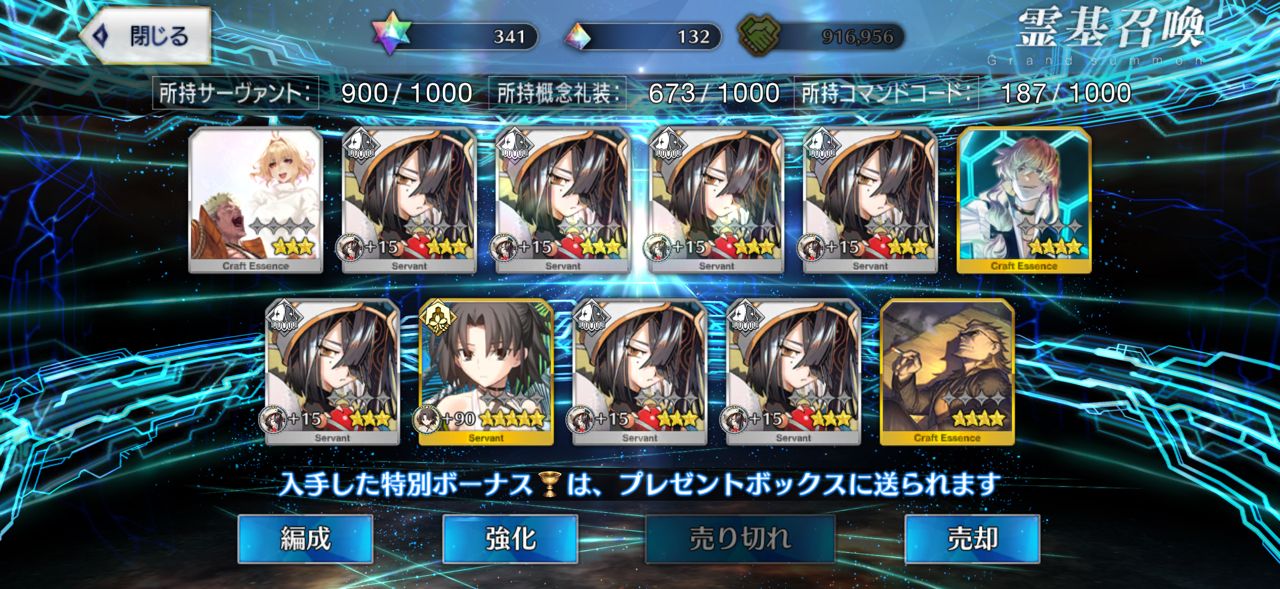The image size is (1280, 589).
Task: Go to the 強化 enhancement screen
Action: tap(510, 539)
